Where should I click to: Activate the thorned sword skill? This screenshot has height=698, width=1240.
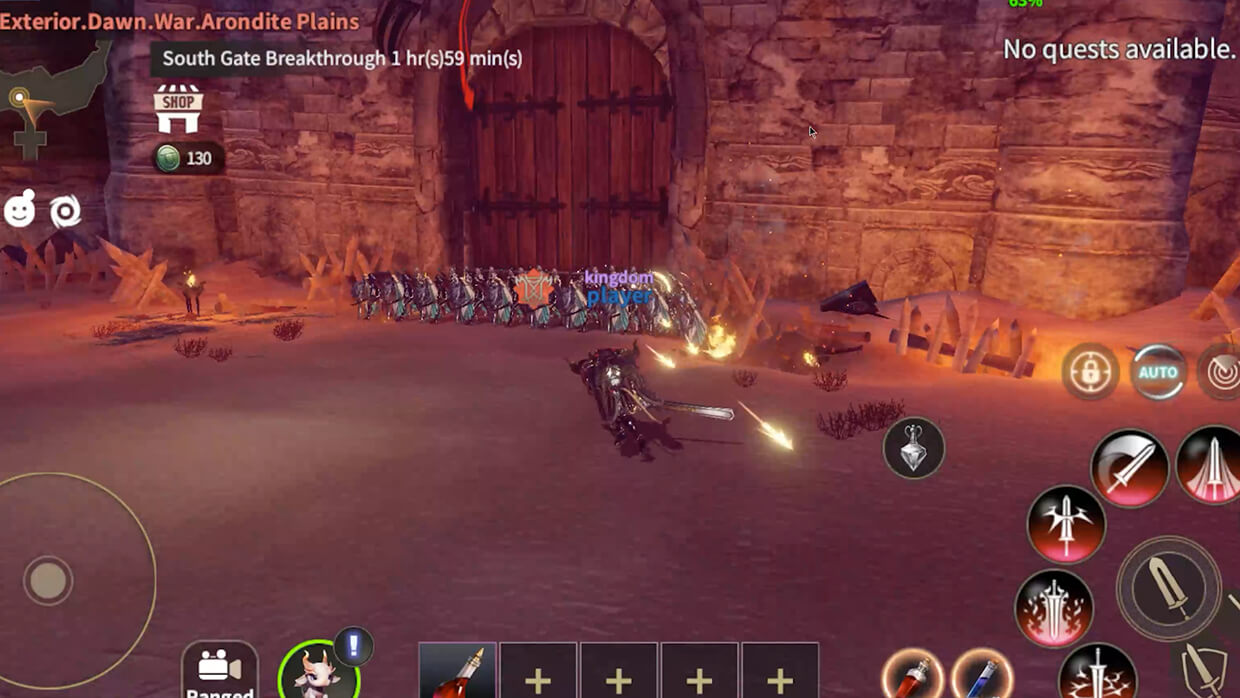[x=1097, y=673]
